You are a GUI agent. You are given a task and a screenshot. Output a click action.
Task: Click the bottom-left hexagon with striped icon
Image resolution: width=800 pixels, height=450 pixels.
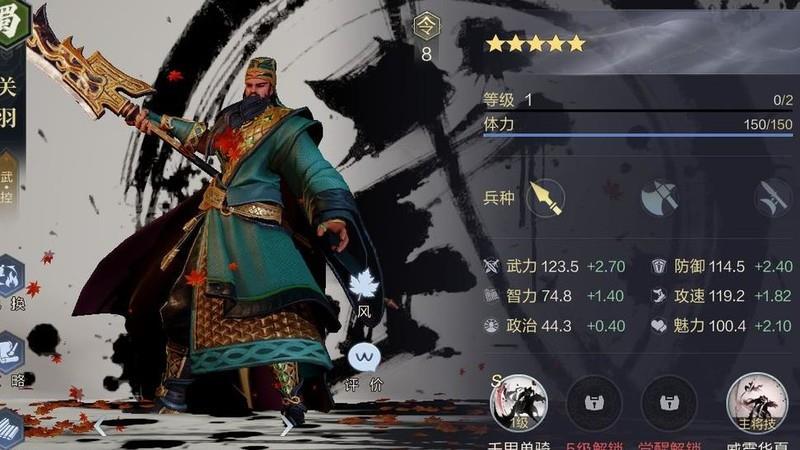coord(8,425)
